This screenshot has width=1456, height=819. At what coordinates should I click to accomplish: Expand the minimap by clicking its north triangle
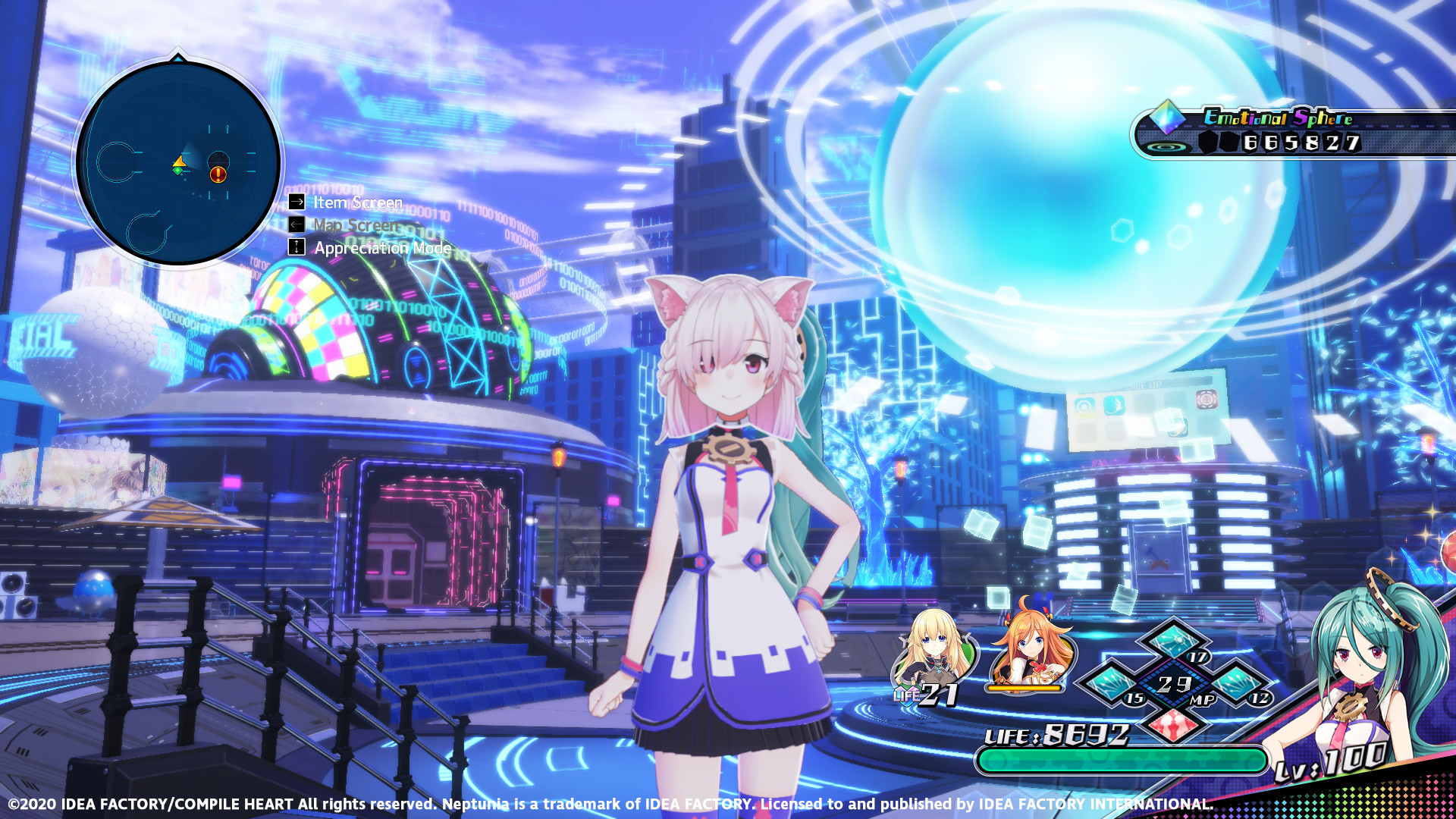point(178,57)
